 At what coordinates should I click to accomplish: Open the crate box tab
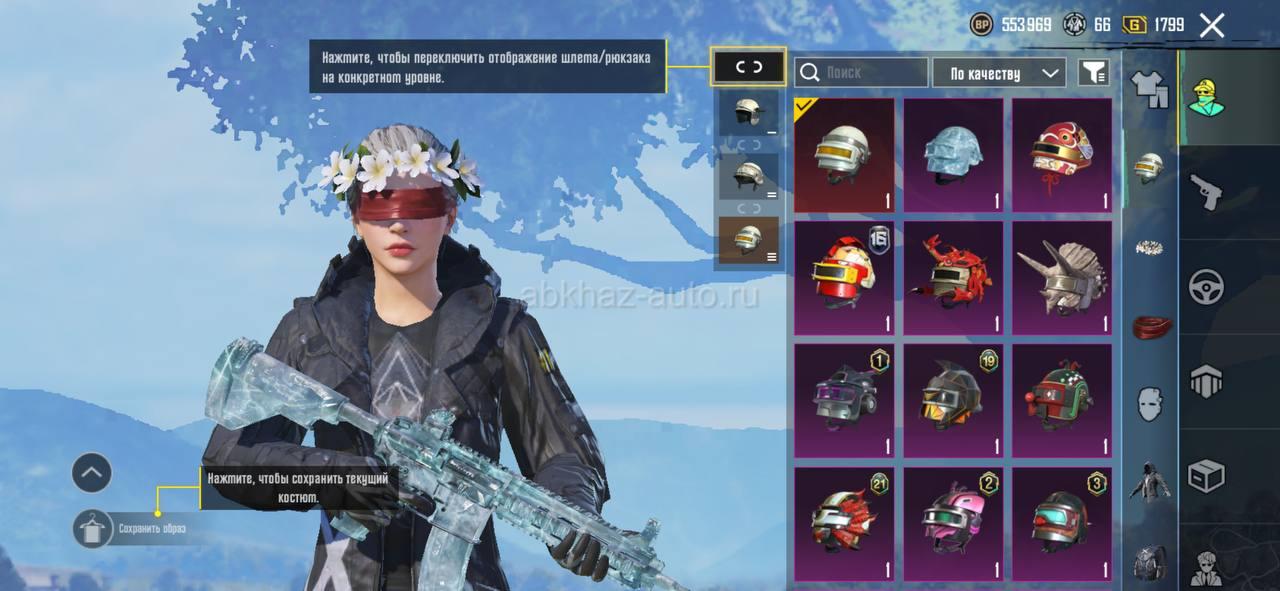coord(1206,475)
